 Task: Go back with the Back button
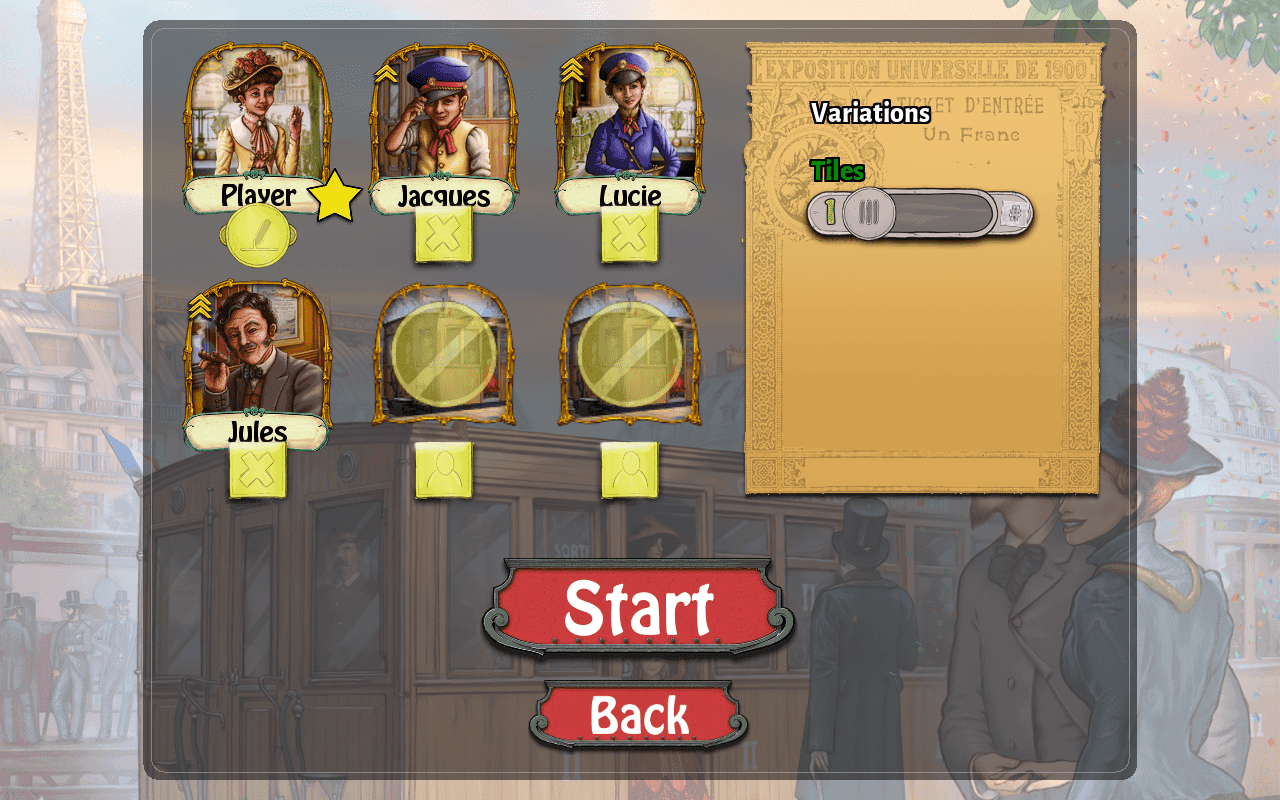(x=639, y=714)
